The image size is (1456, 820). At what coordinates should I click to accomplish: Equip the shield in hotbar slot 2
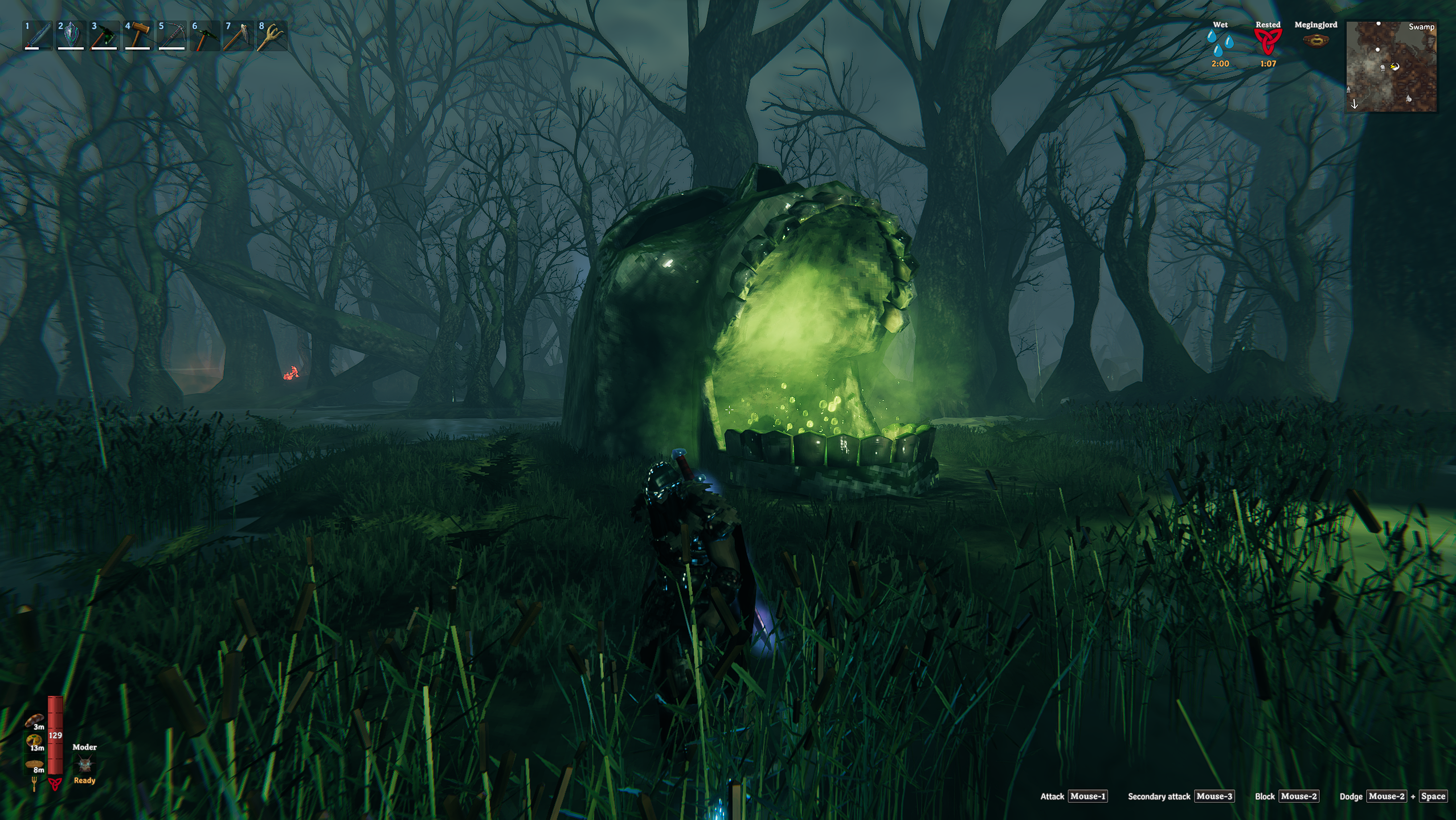point(71,36)
